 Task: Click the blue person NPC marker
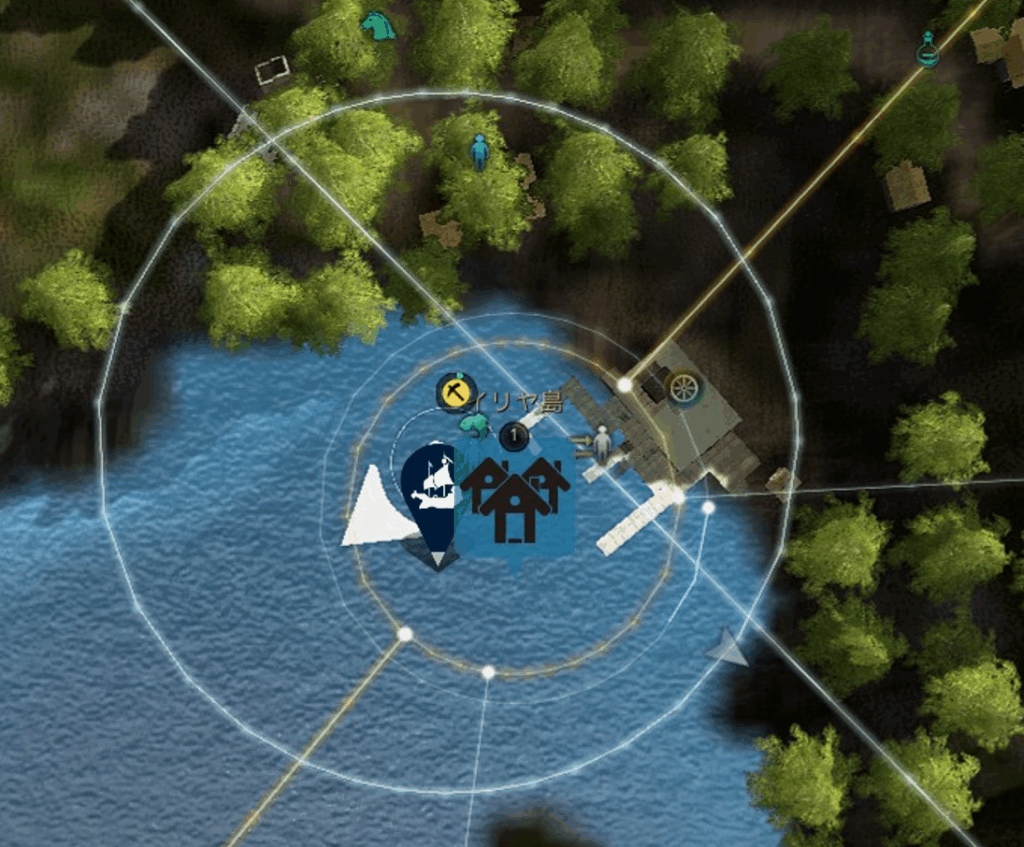(480, 152)
